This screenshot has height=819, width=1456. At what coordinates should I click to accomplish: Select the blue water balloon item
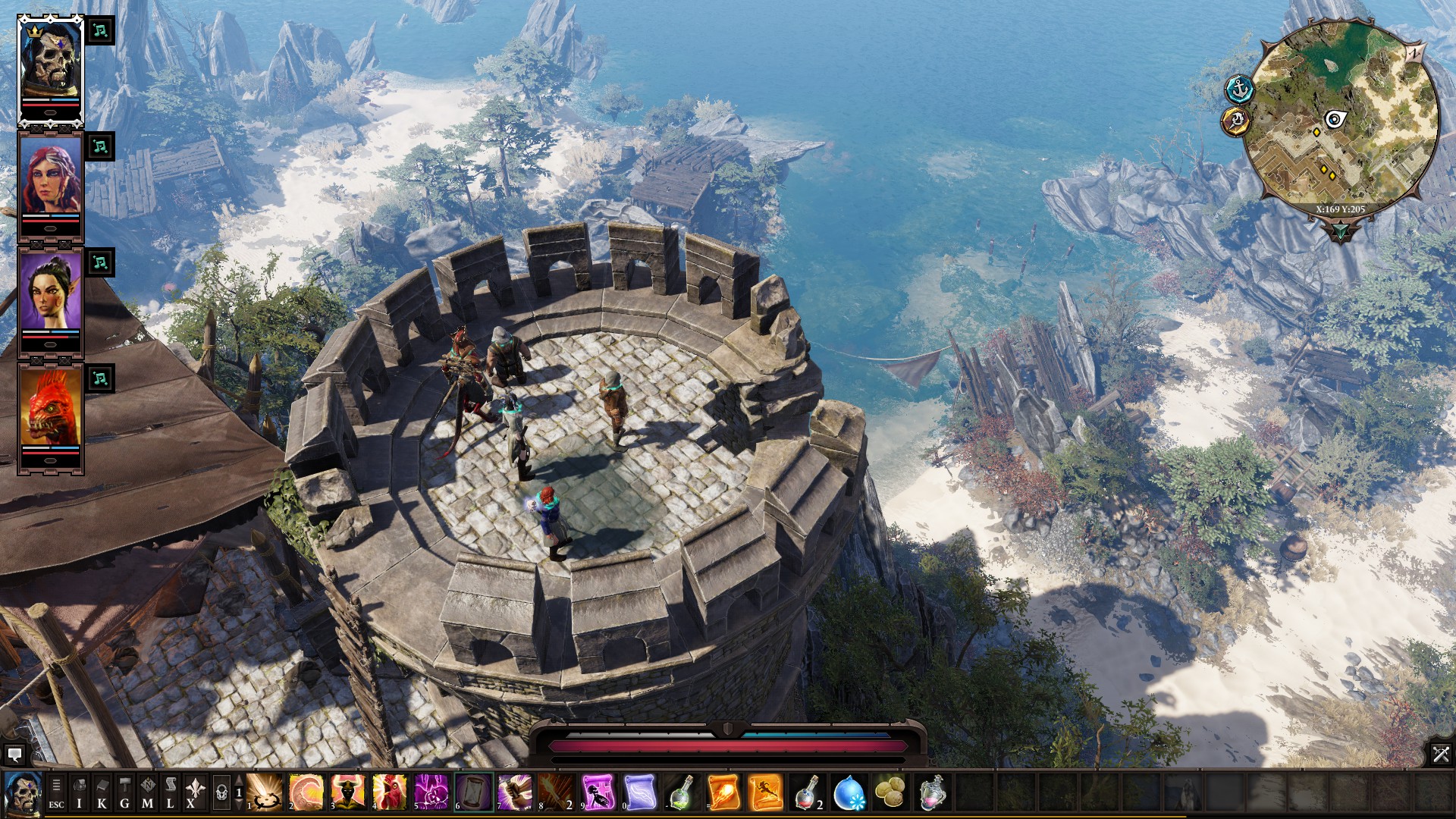click(848, 792)
